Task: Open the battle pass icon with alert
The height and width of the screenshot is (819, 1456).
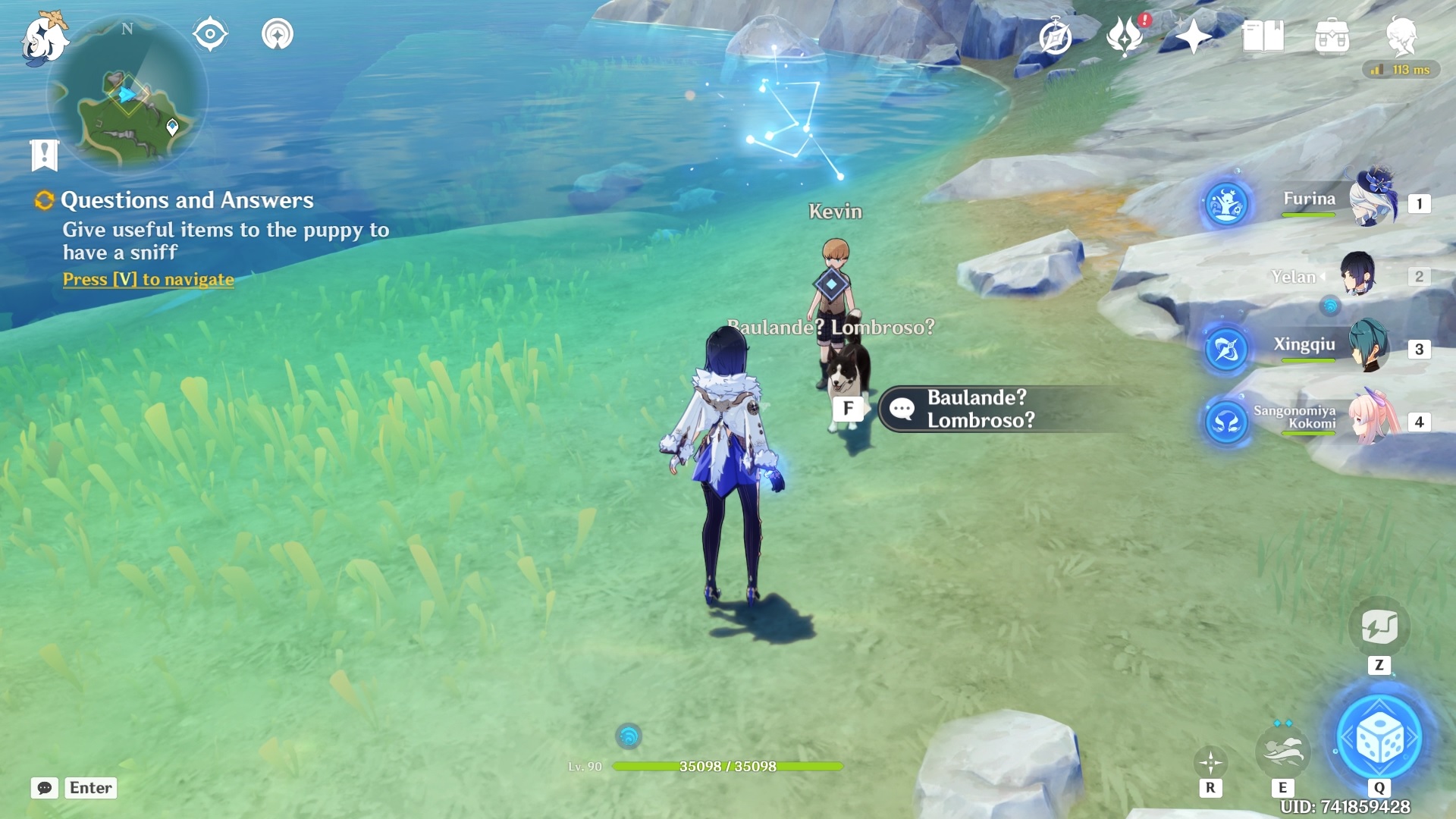Action: (1125, 36)
